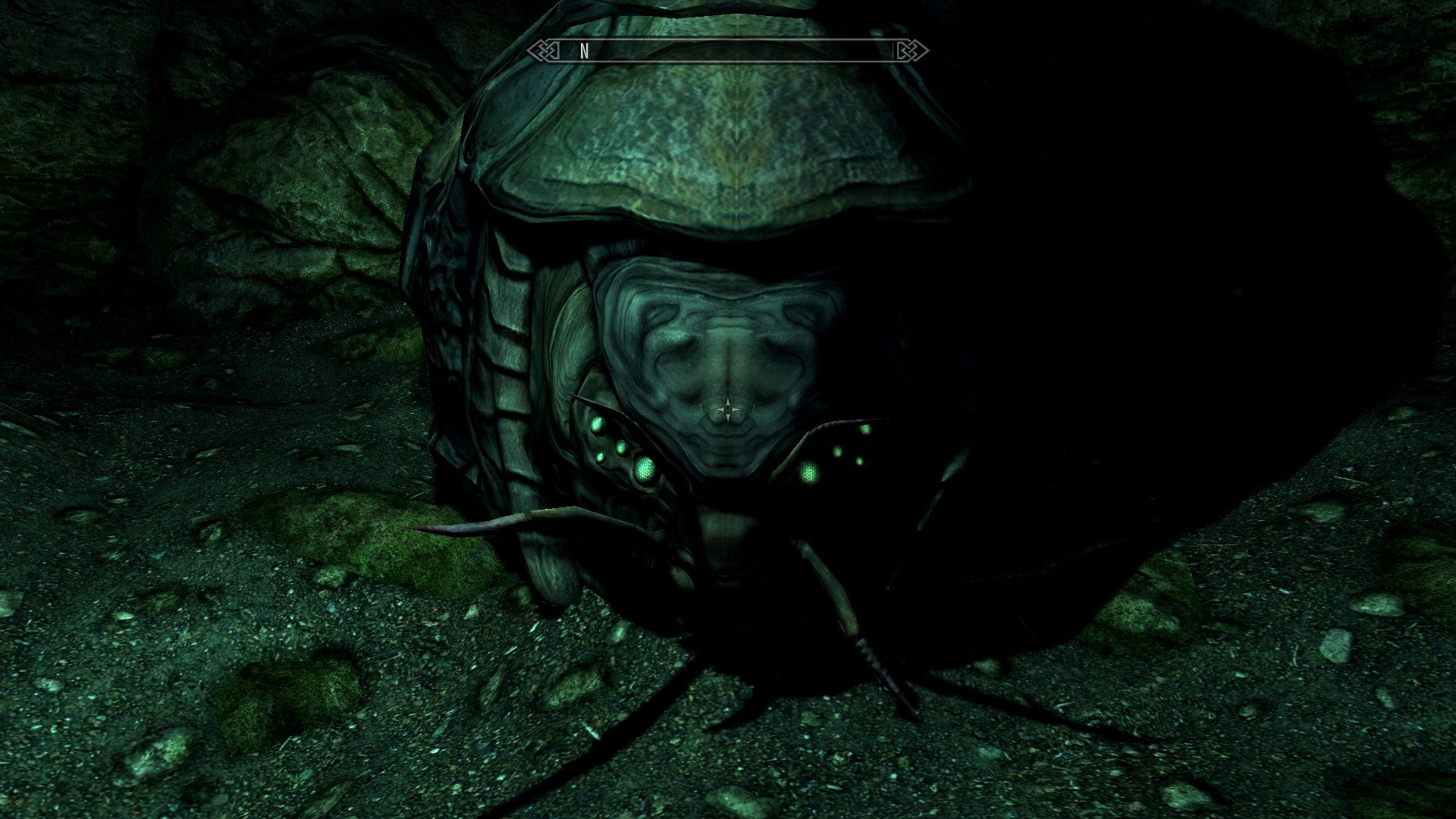Select the crosshair reticle at screen center
The image size is (1456, 819).
[728, 408]
